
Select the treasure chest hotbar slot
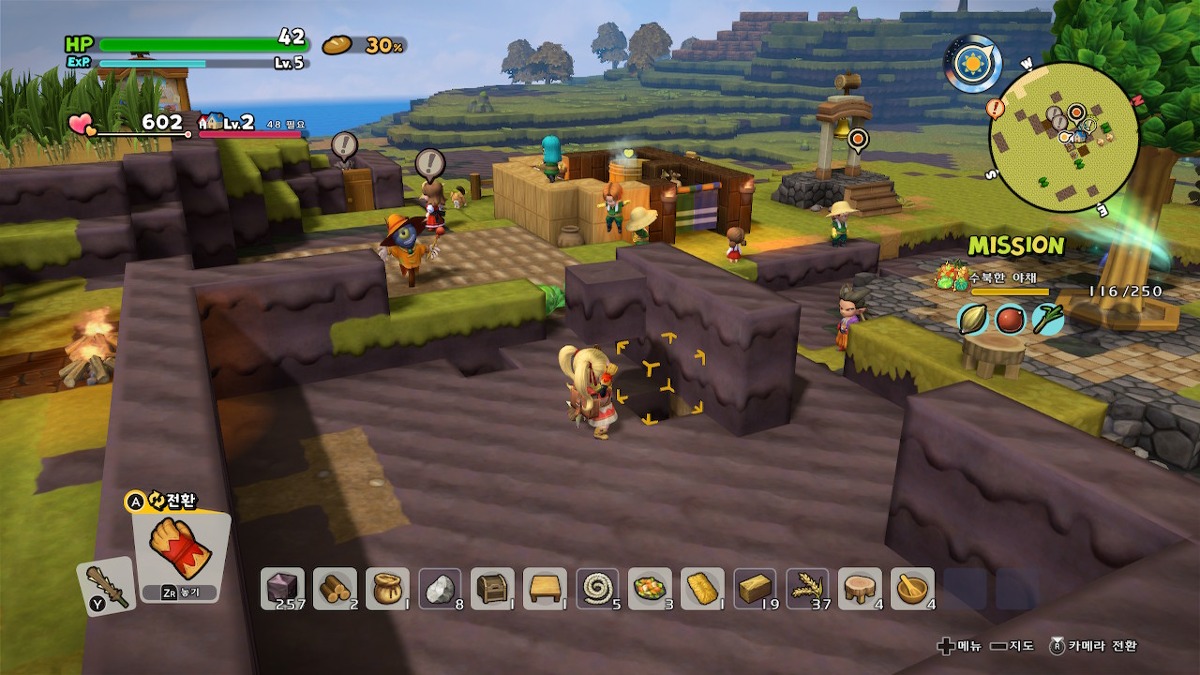[x=492, y=588]
